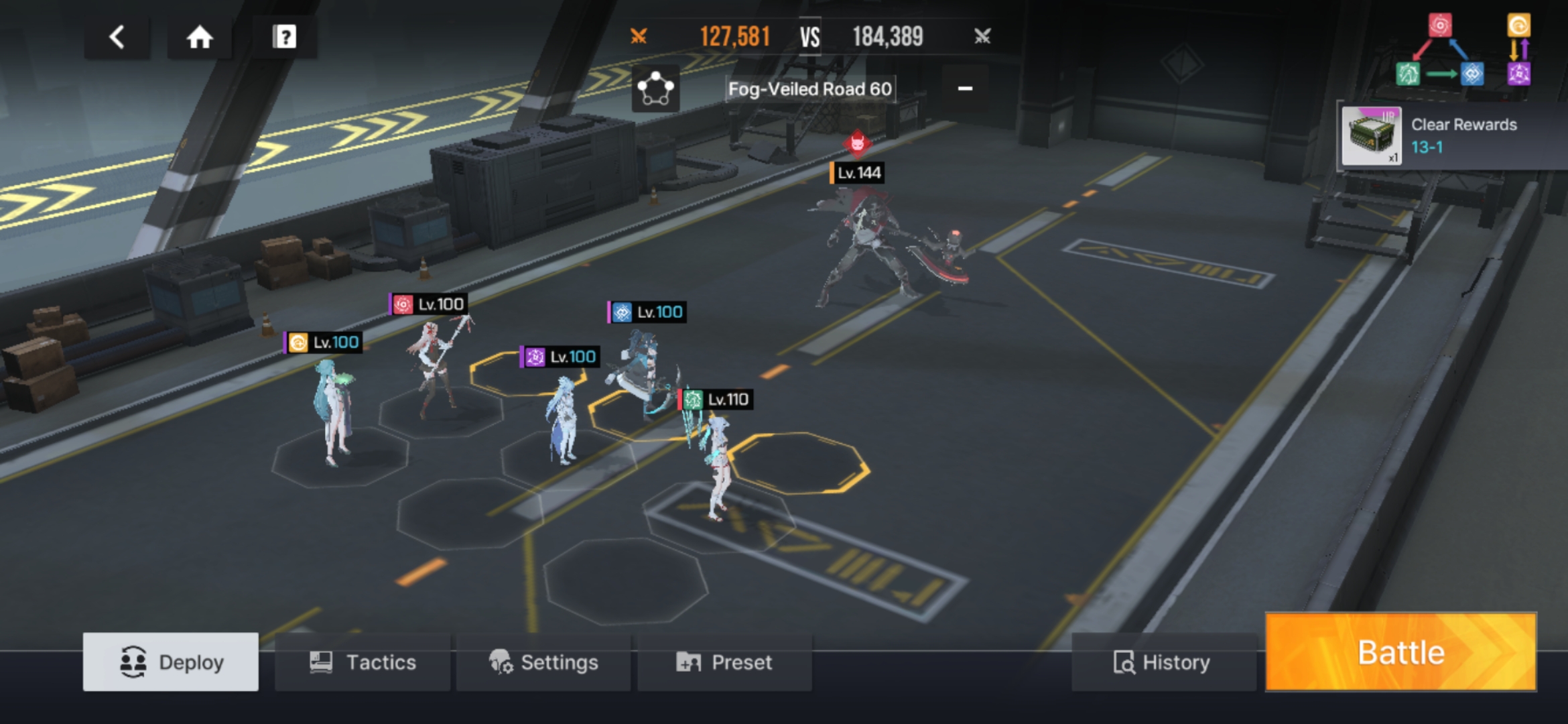The width and height of the screenshot is (1568, 724).
Task: Open the question mark help guide
Action: click(284, 37)
